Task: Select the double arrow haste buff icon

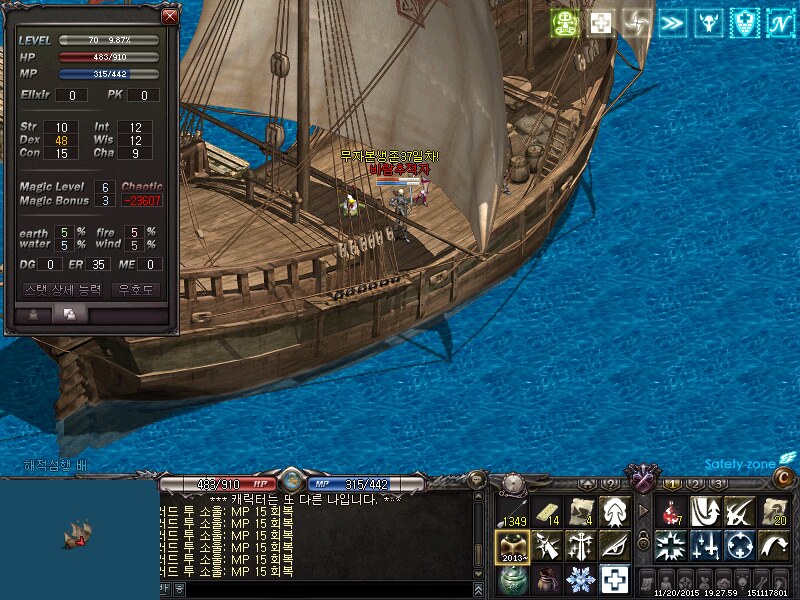Action: [671, 23]
